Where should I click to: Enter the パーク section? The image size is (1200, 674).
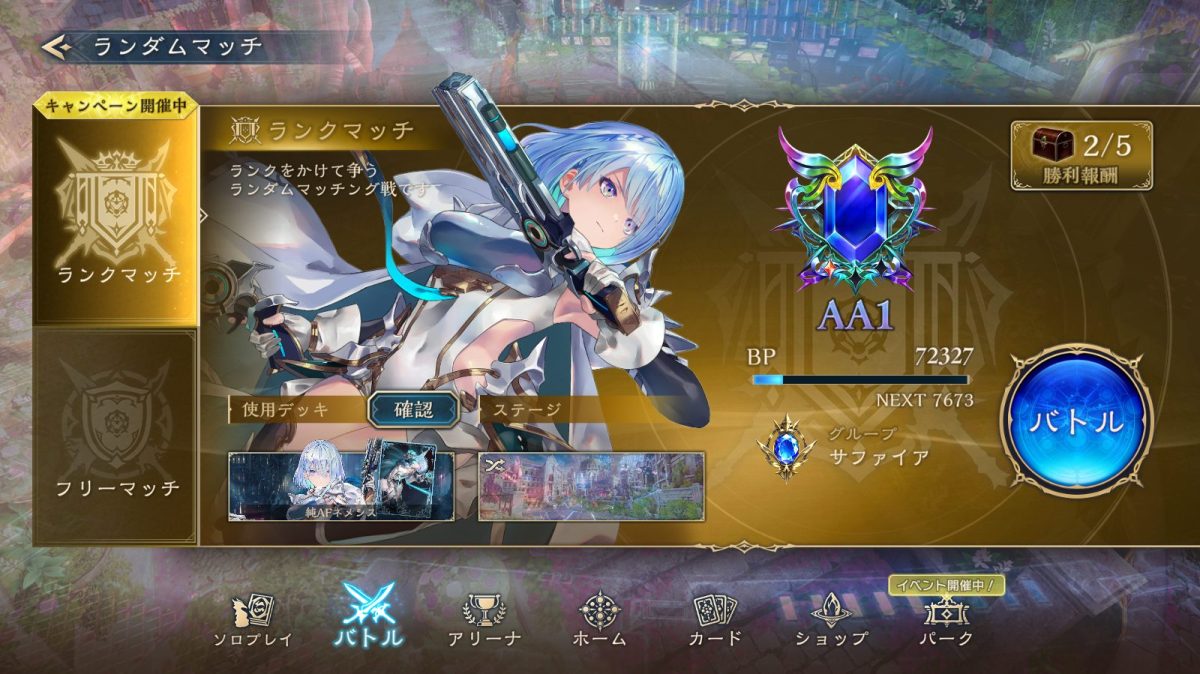pyautogui.click(x=945, y=620)
